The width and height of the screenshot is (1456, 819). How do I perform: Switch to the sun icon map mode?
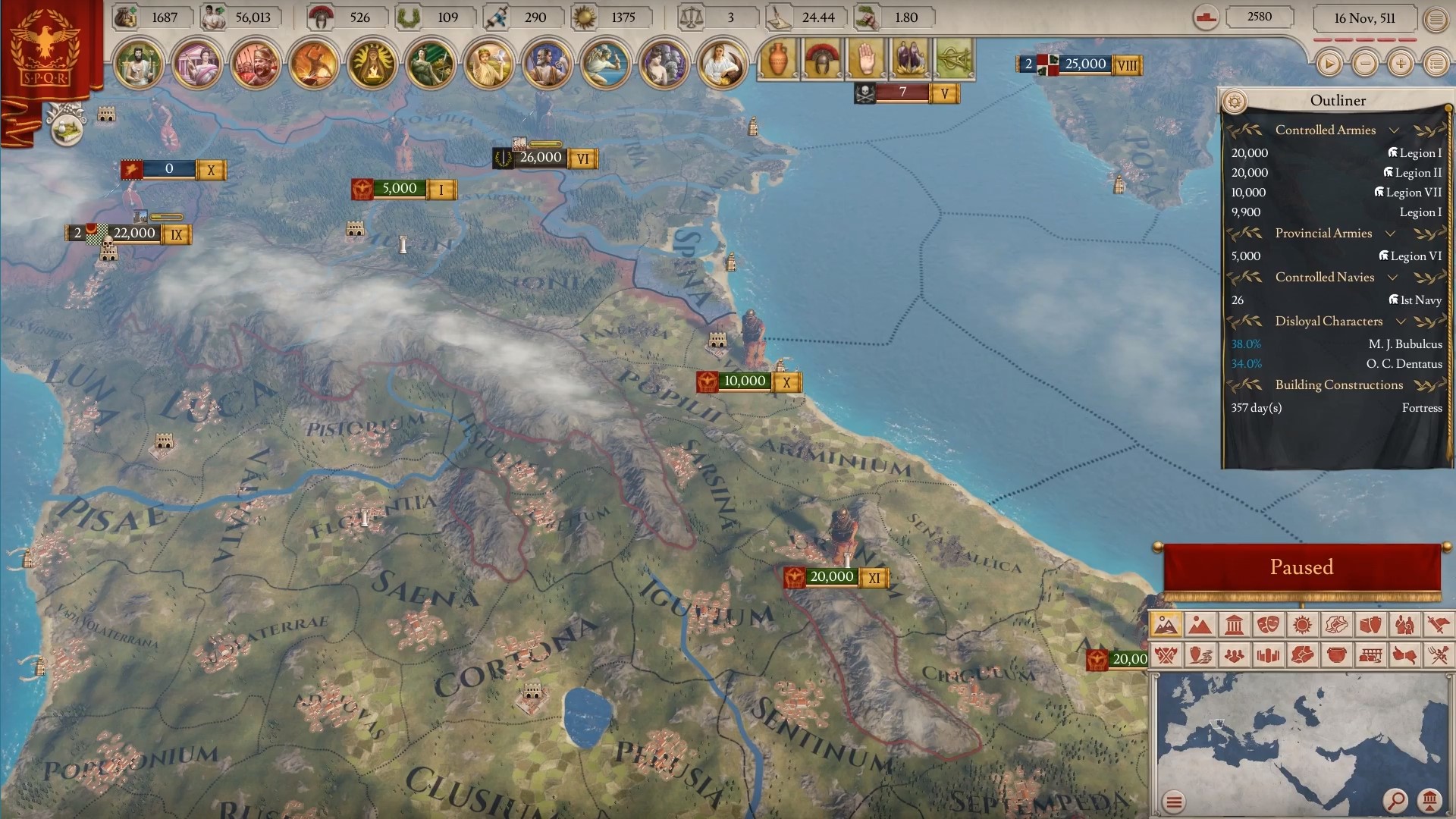[1302, 625]
